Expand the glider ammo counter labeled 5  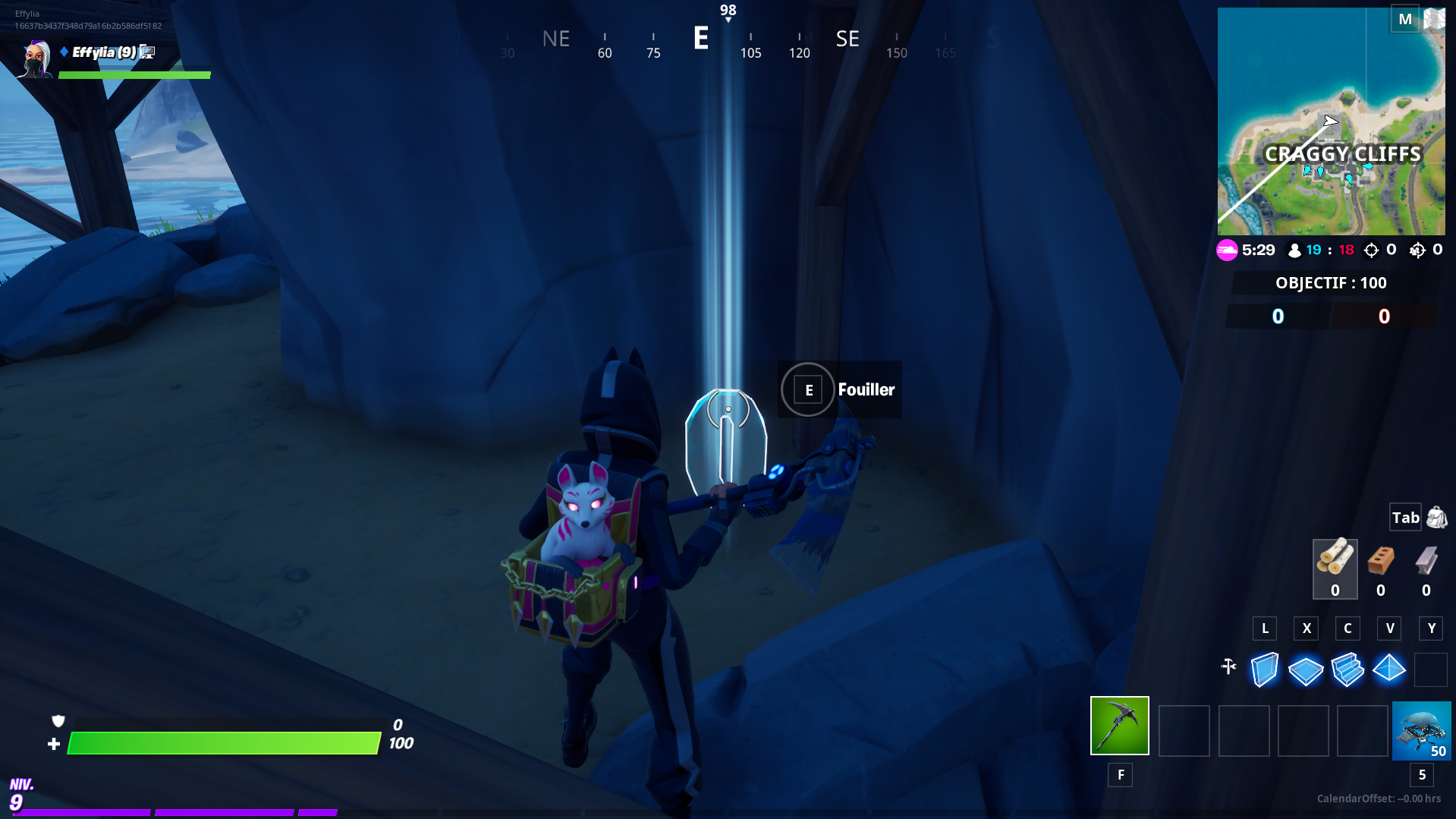pyautogui.click(x=1421, y=775)
